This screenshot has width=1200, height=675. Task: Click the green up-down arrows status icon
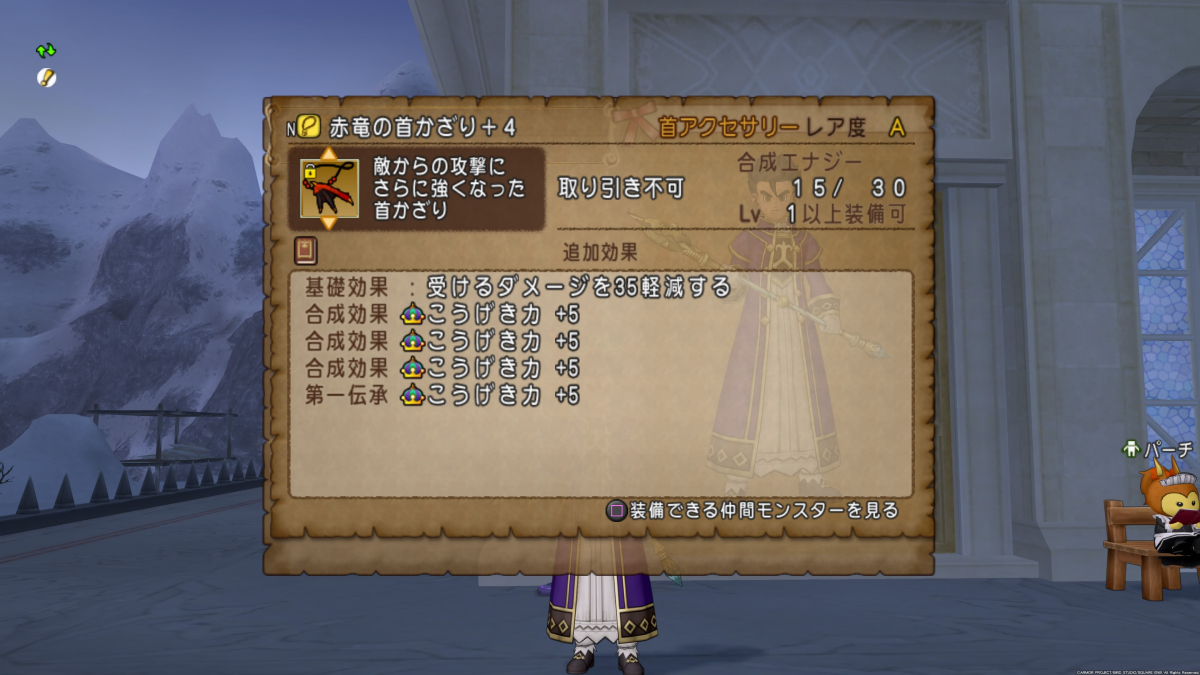(x=46, y=50)
